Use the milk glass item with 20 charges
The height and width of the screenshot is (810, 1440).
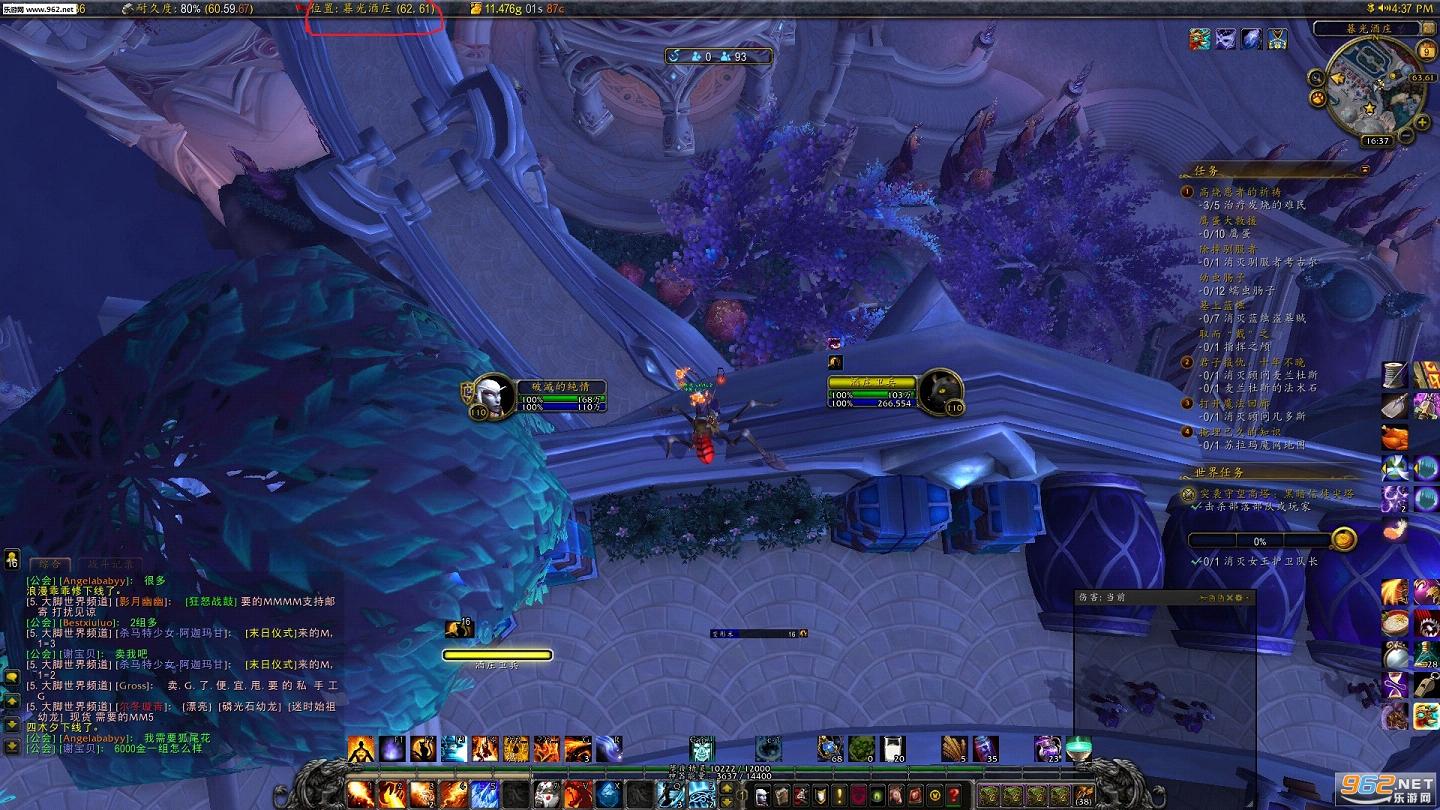893,748
